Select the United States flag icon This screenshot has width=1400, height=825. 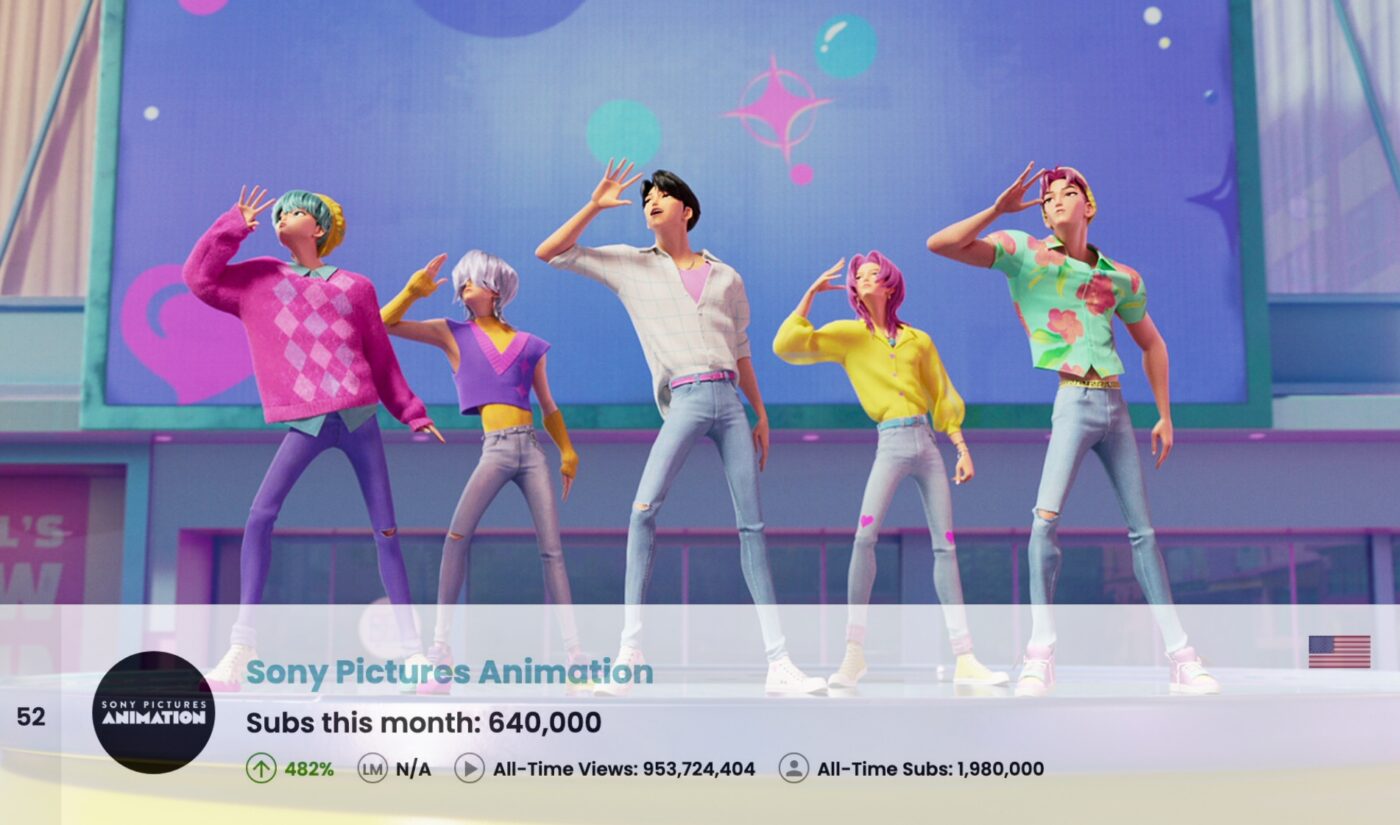(1339, 652)
